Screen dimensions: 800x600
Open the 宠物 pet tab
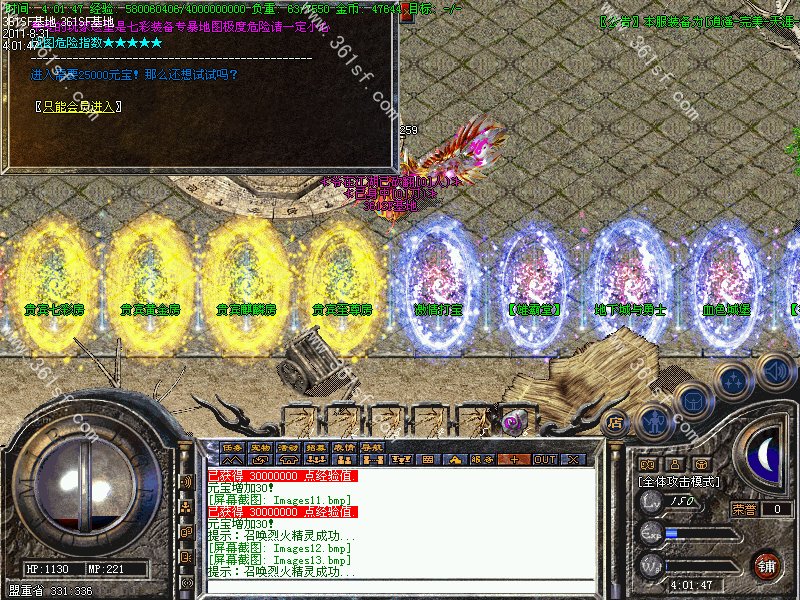pos(261,447)
